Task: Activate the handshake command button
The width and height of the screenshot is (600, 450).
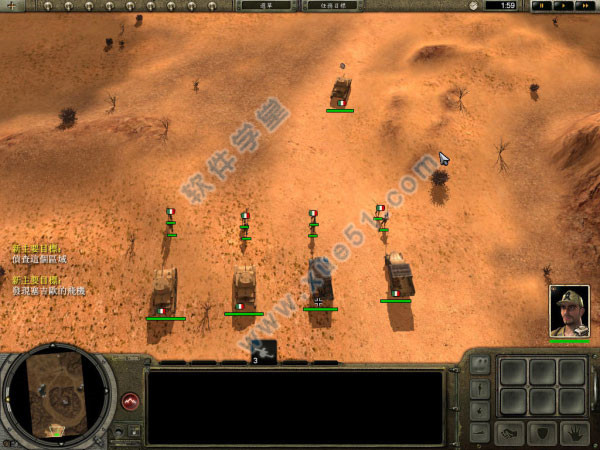Action: tap(510, 433)
